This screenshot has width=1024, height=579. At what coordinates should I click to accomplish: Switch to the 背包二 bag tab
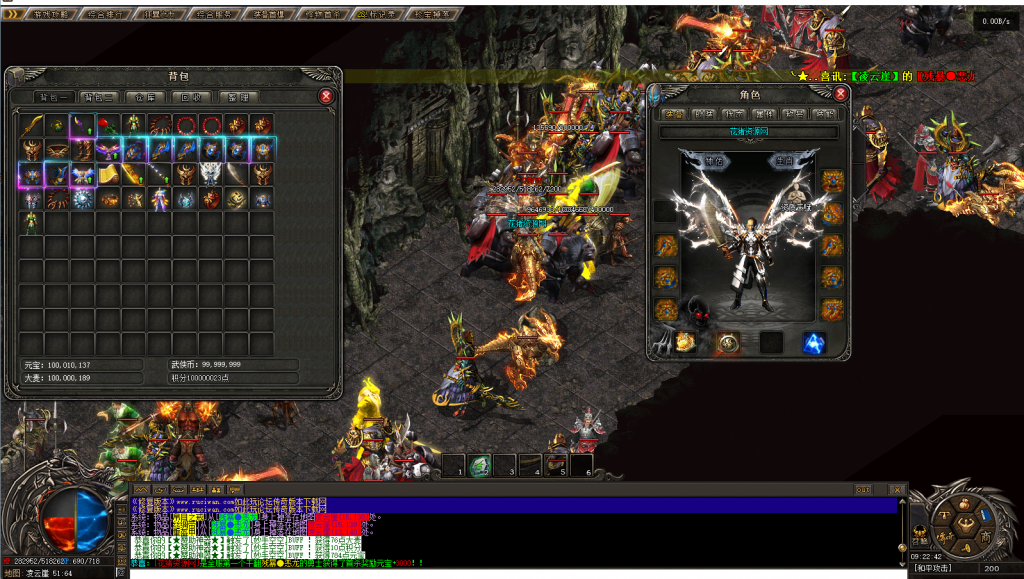tap(97, 97)
